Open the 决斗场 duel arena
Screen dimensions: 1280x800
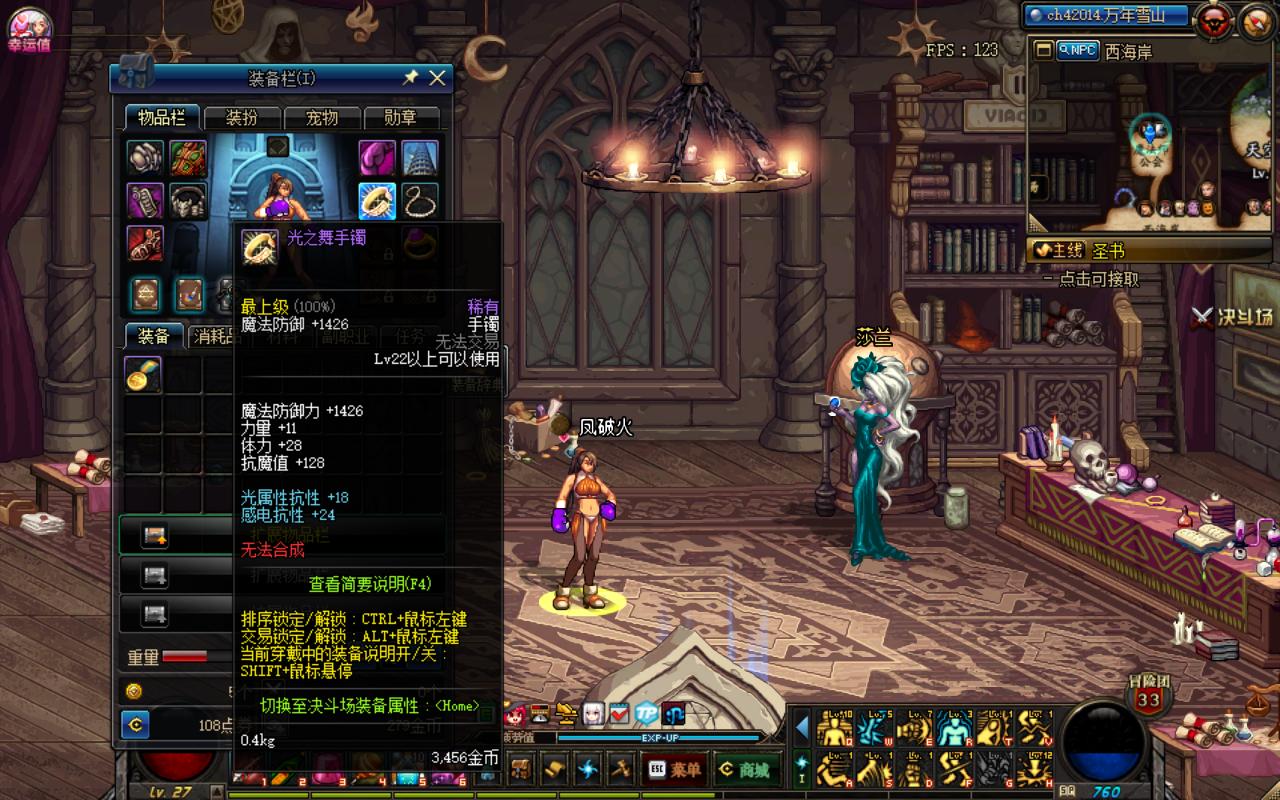pos(1234,317)
